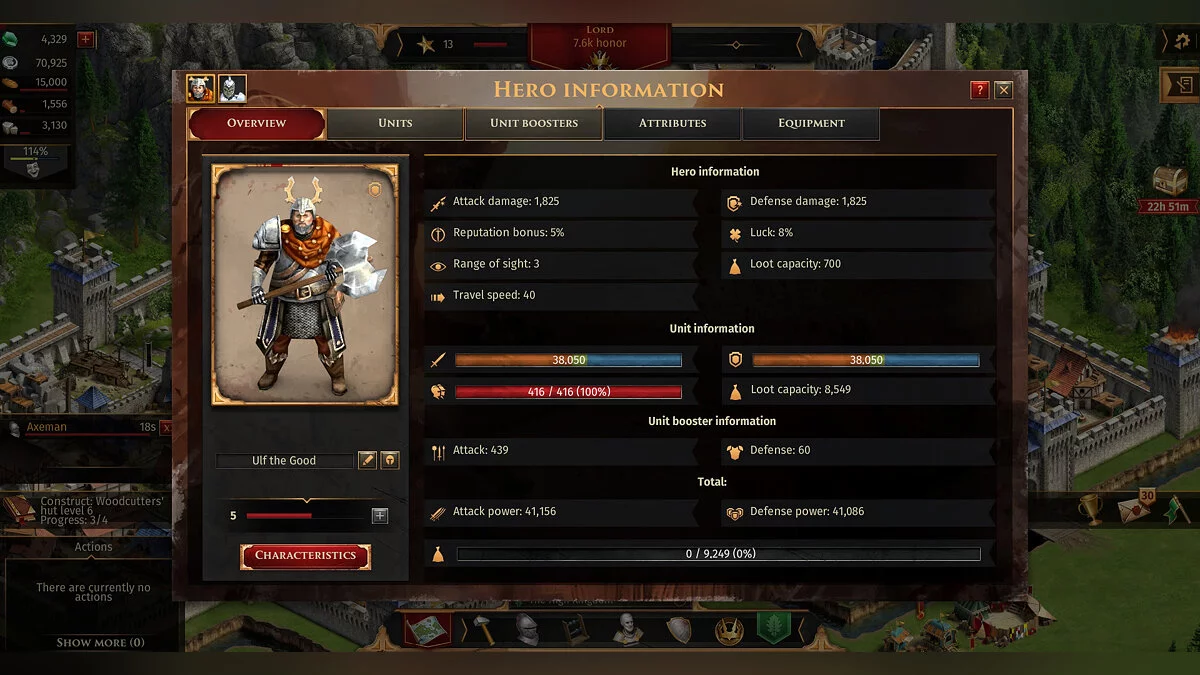Viewport: 1200px width, 675px height.
Task: Open the world map from bottom bar
Action: (427, 629)
